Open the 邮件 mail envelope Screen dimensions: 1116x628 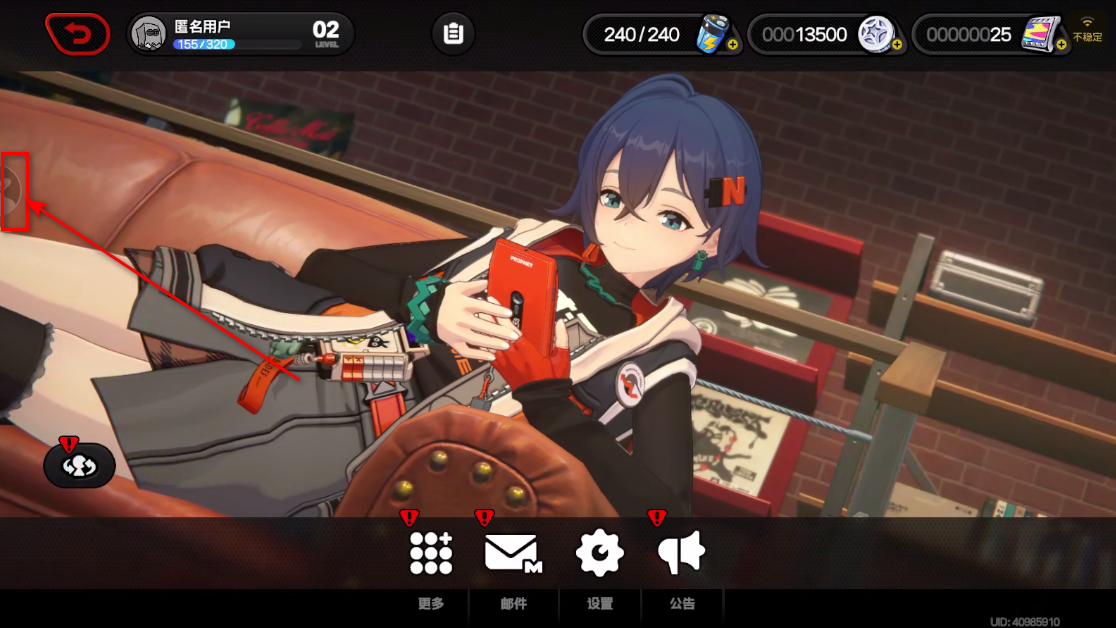(x=513, y=553)
